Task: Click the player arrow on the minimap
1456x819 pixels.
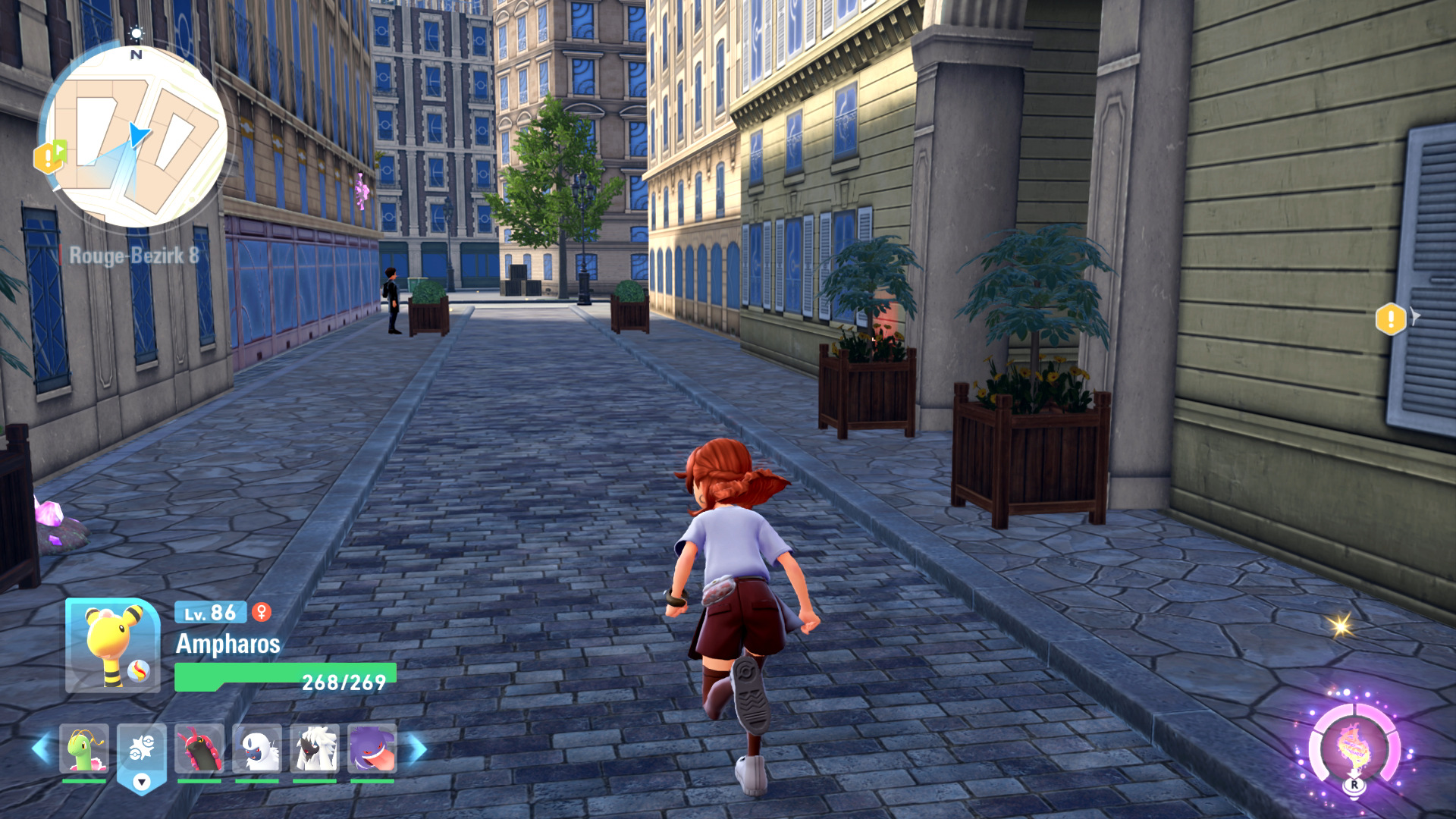Action: tap(139, 135)
